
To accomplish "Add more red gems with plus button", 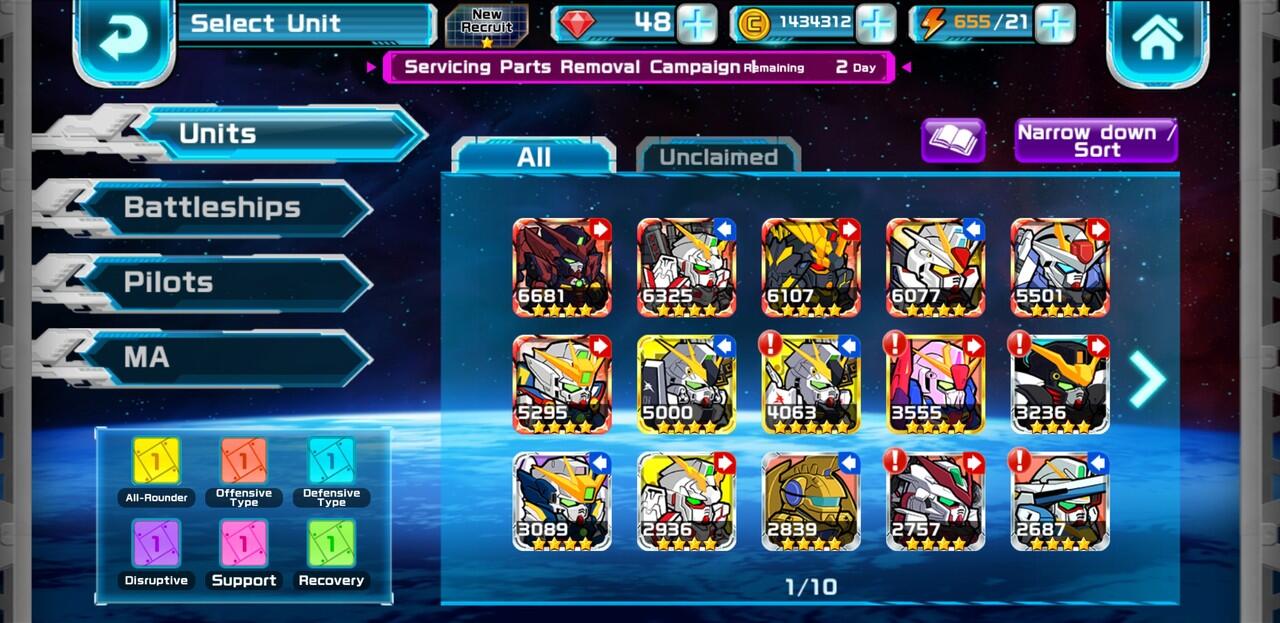I will pyautogui.click(x=696, y=23).
